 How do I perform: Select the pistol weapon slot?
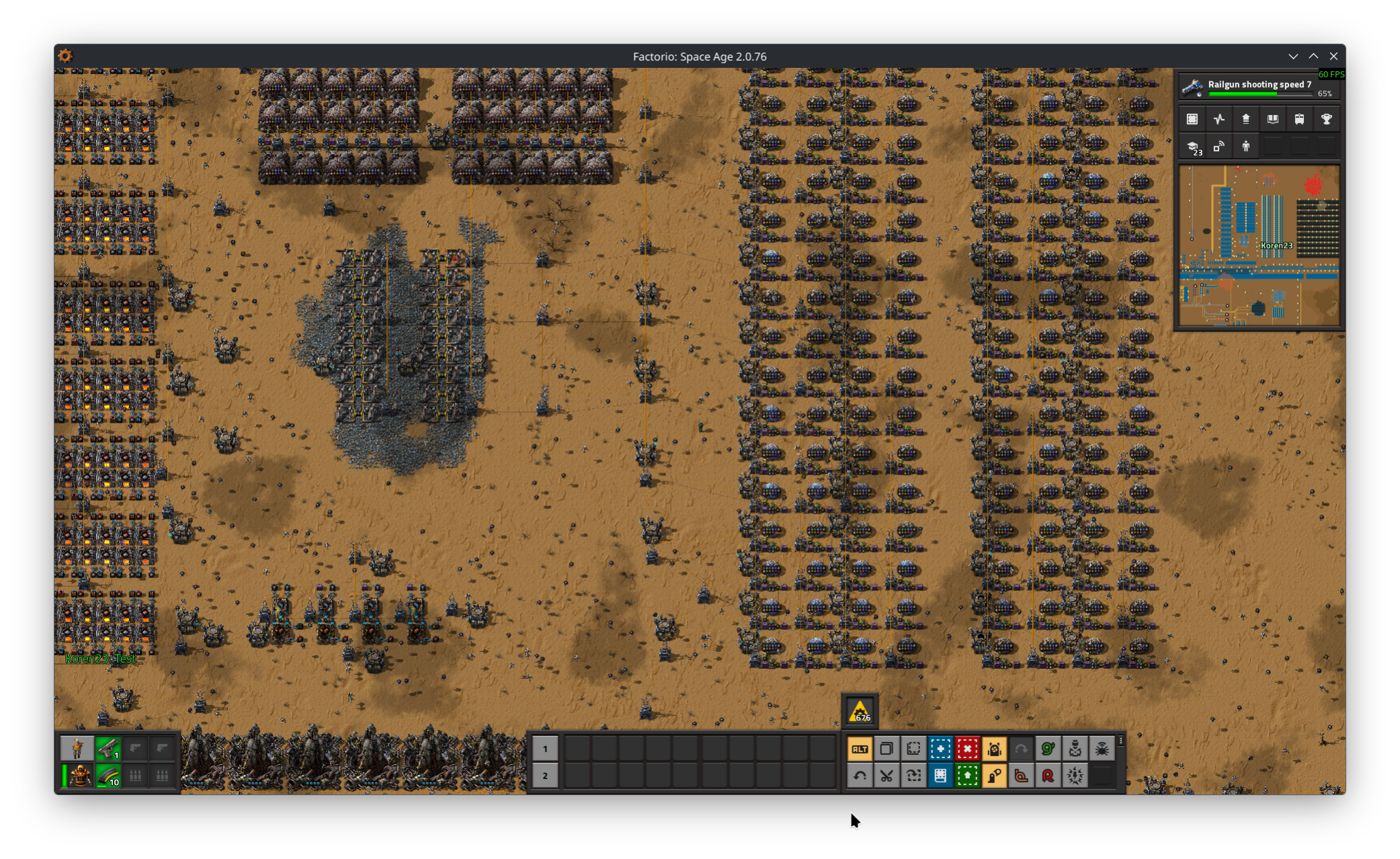(108, 748)
